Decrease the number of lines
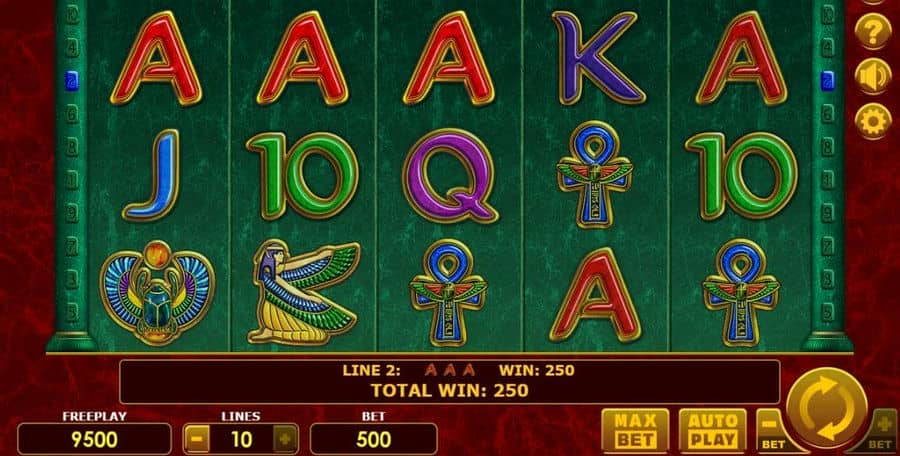The image size is (900, 456). (x=197, y=438)
